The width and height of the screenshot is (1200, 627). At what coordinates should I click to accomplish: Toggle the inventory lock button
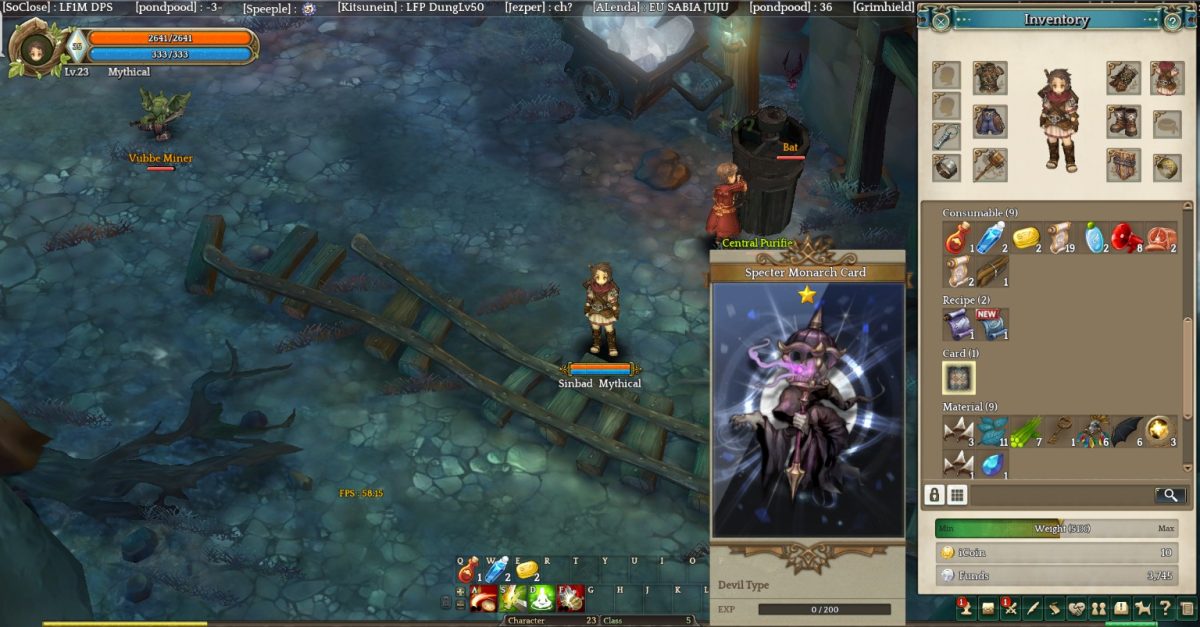click(934, 494)
